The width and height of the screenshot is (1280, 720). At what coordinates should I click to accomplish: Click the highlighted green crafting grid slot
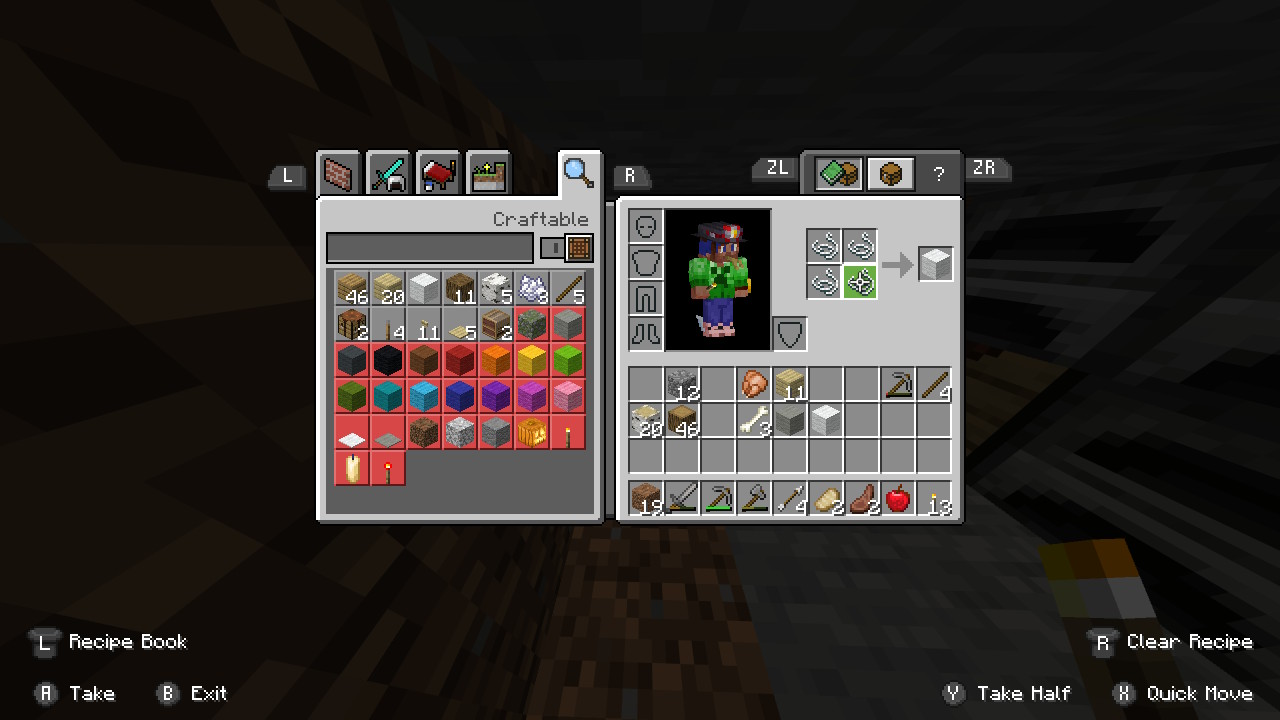point(860,282)
